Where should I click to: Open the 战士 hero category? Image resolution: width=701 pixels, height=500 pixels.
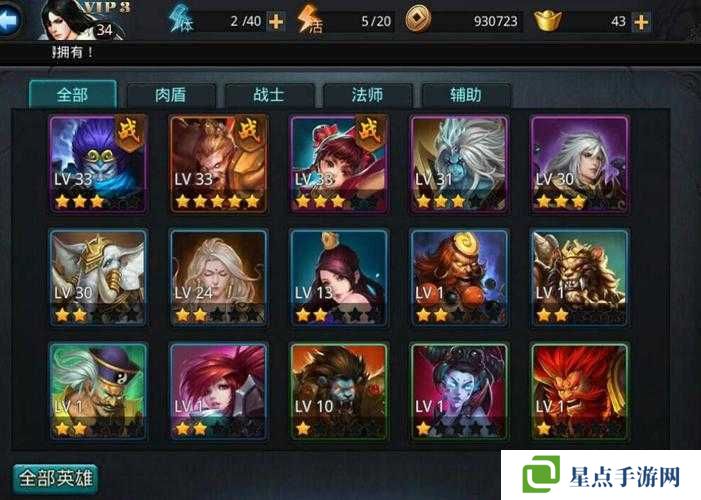click(x=268, y=95)
